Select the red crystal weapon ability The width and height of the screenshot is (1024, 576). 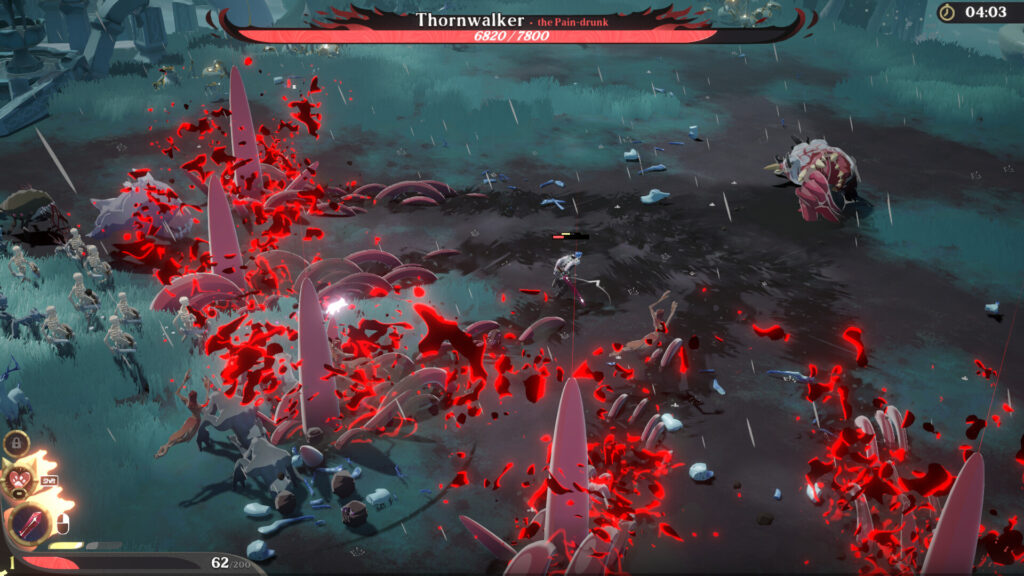(29, 523)
